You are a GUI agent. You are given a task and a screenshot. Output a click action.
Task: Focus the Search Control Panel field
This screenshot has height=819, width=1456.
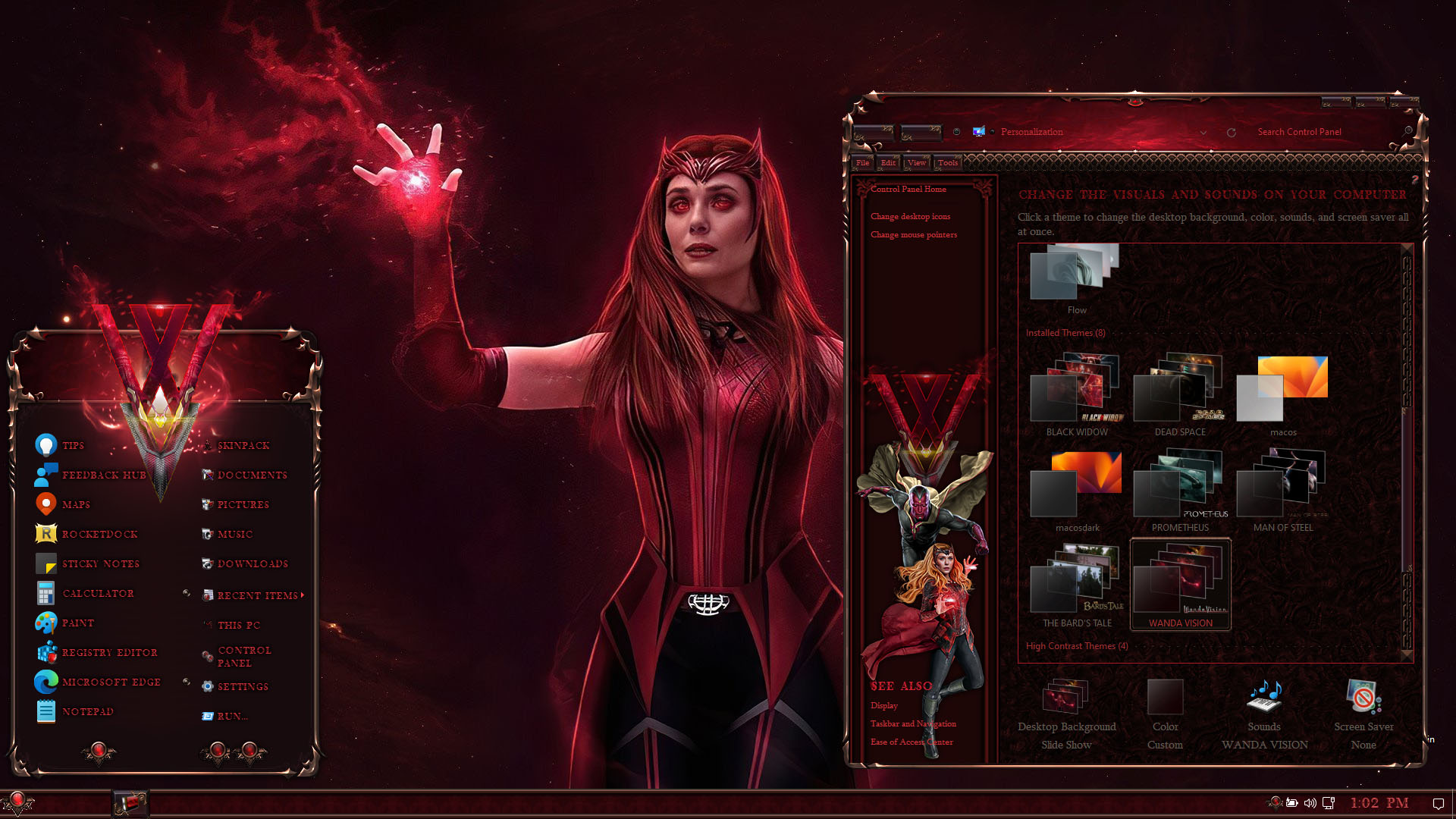coord(1319,132)
